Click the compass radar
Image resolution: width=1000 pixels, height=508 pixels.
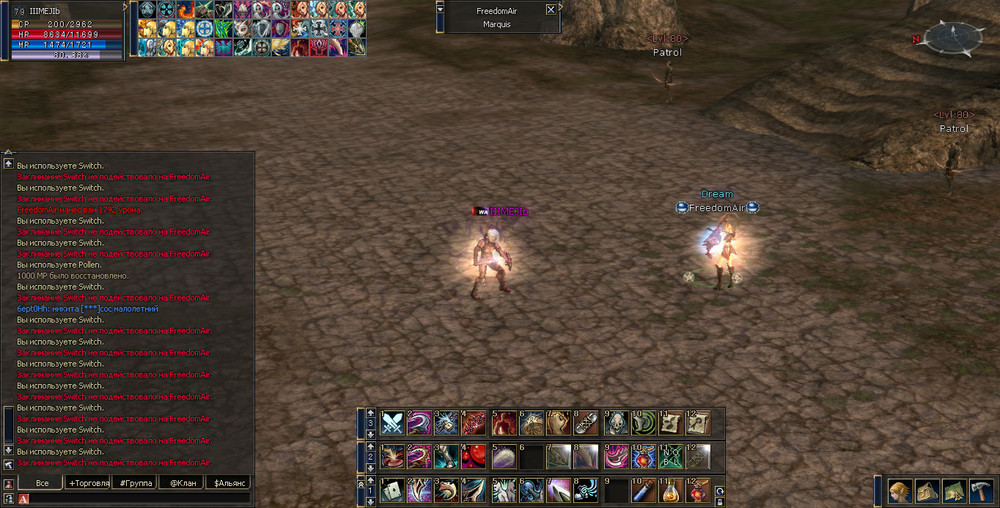click(953, 38)
